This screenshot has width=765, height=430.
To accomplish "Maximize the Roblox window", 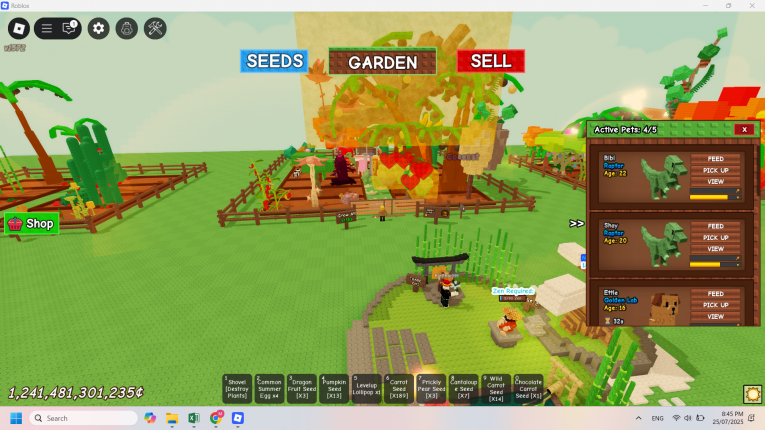I will click(728, 5).
